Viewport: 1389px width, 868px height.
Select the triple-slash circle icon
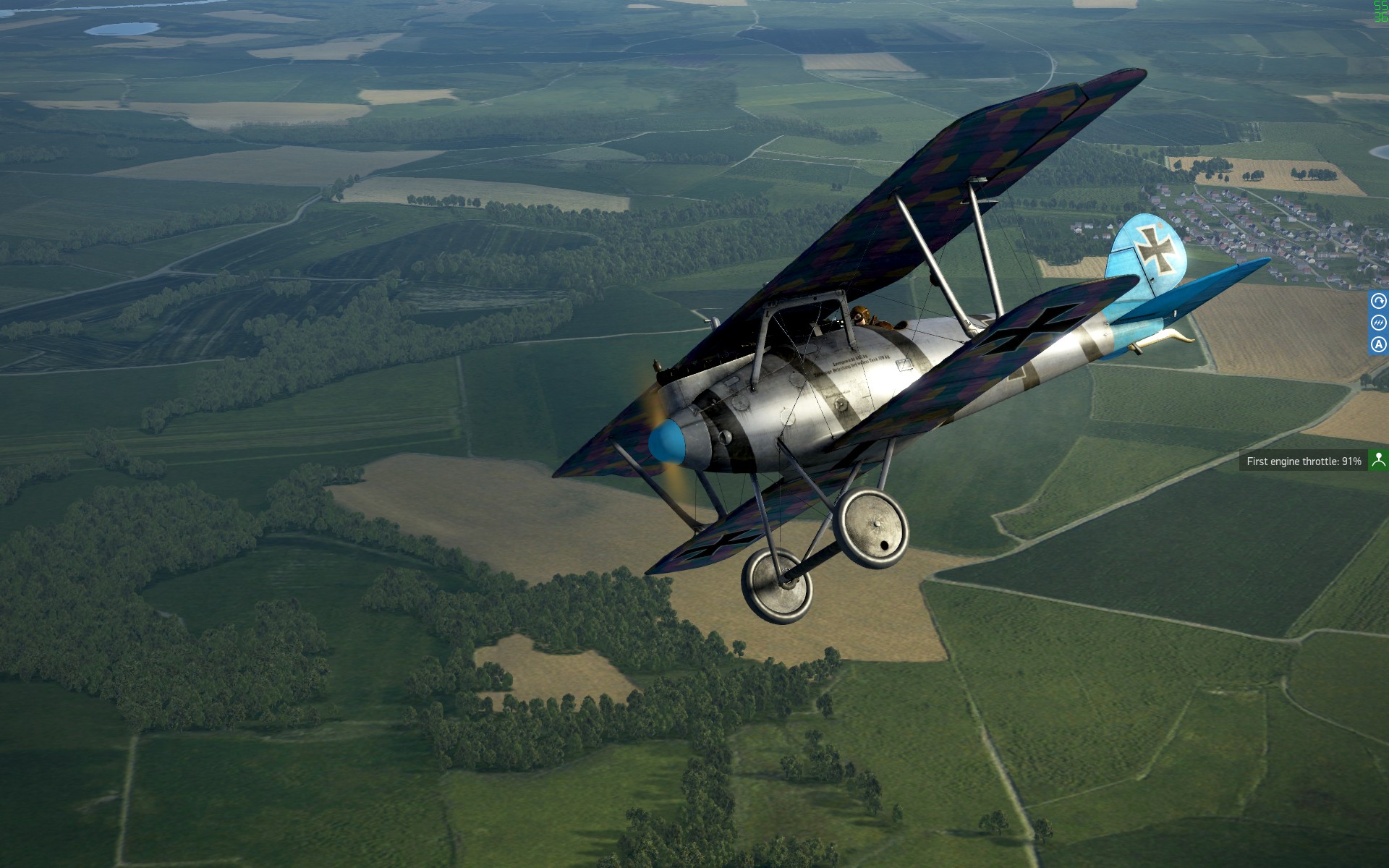[1378, 323]
